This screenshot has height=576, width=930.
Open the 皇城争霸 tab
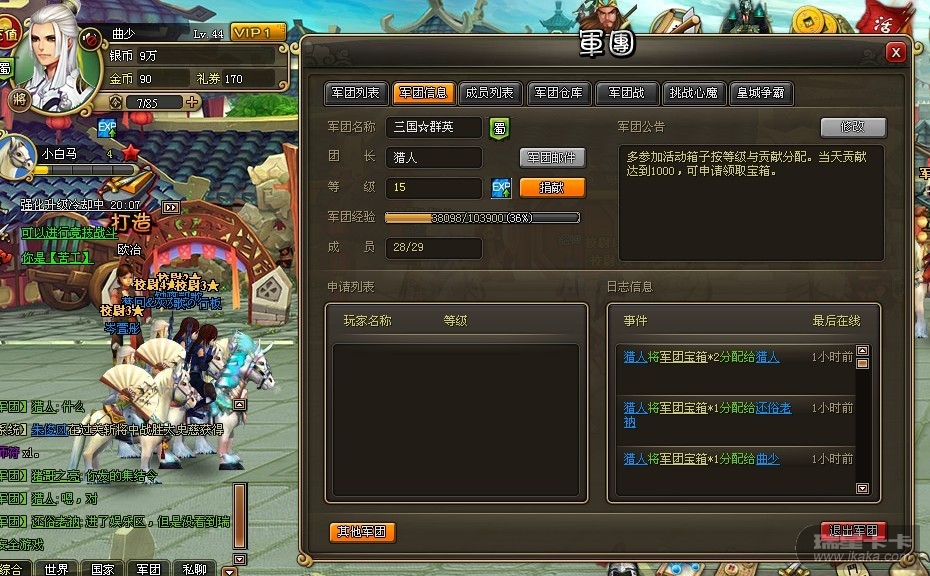click(x=761, y=93)
